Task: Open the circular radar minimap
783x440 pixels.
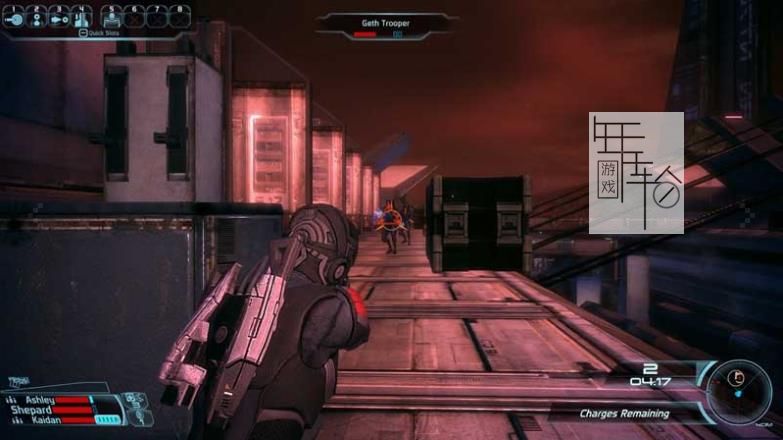Action: (739, 388)
